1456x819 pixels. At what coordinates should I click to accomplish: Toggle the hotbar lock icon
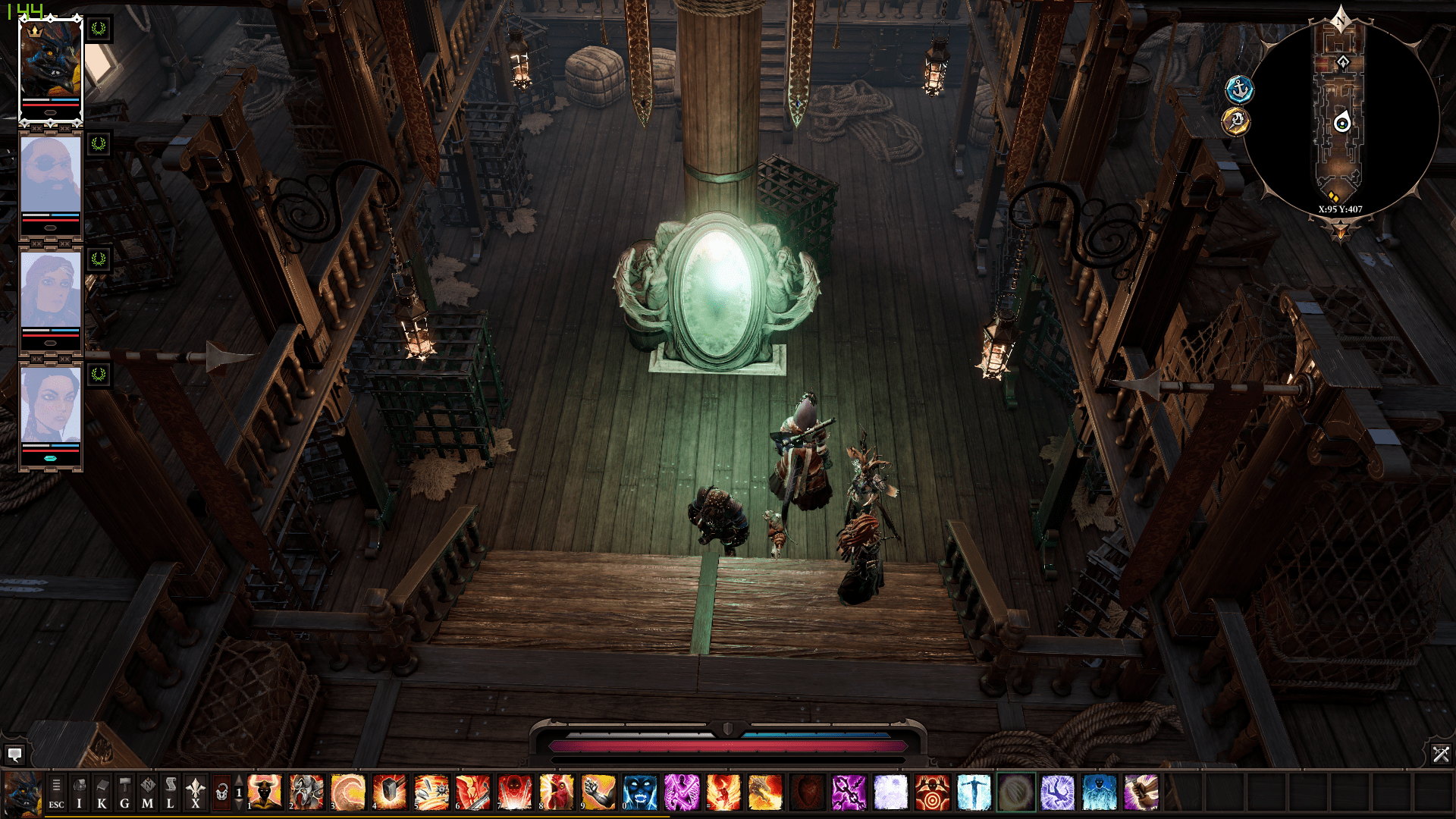tap(221, 792)
